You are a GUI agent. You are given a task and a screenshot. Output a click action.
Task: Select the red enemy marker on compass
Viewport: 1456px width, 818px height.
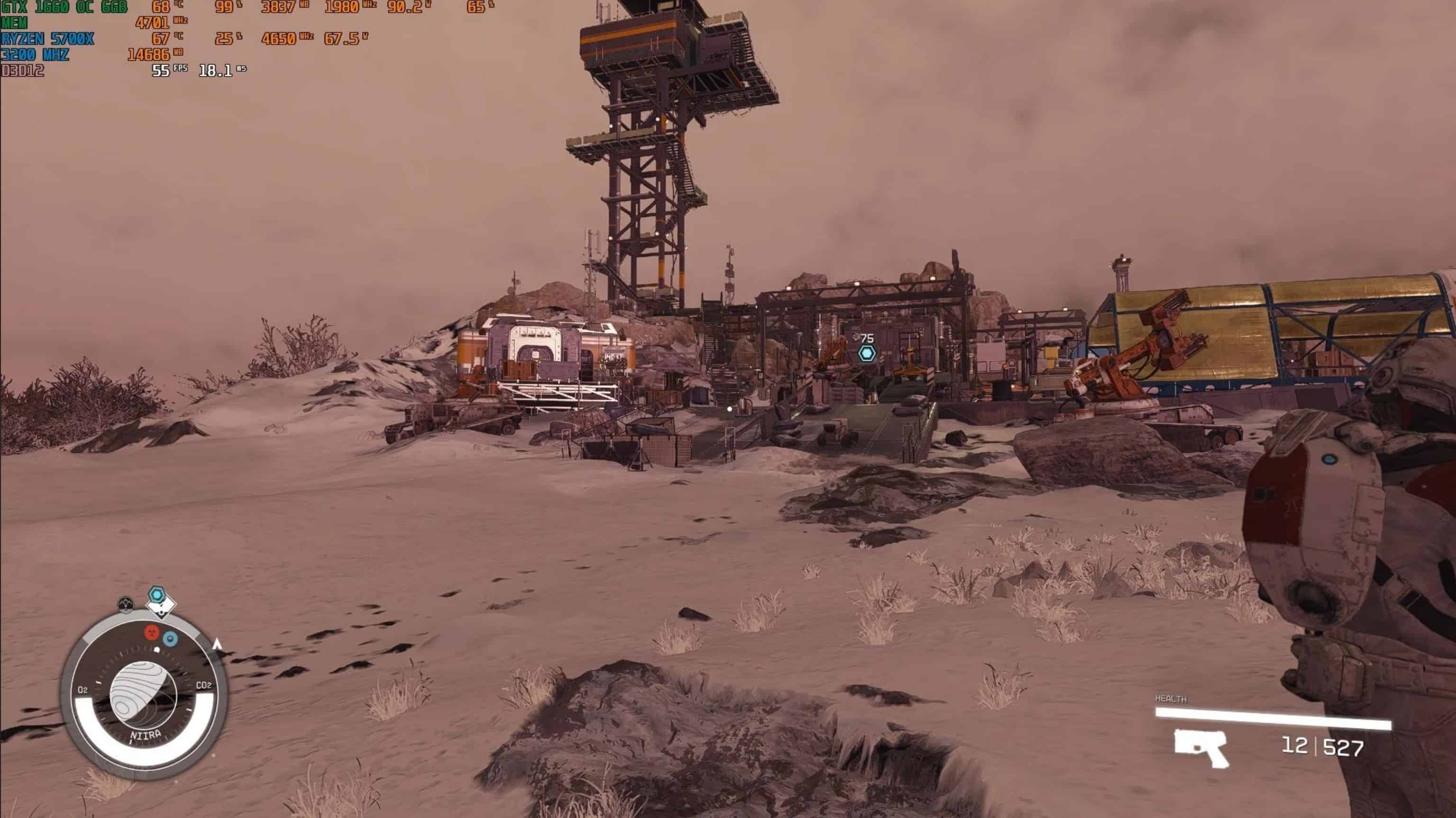pyautogui.click(x=152, y=633)
